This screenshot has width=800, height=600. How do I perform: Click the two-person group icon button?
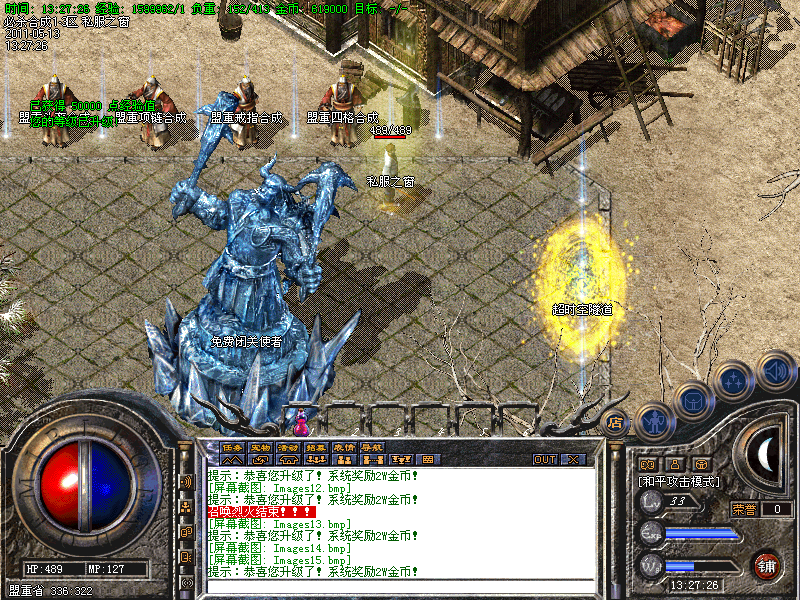tap(345, 460)
